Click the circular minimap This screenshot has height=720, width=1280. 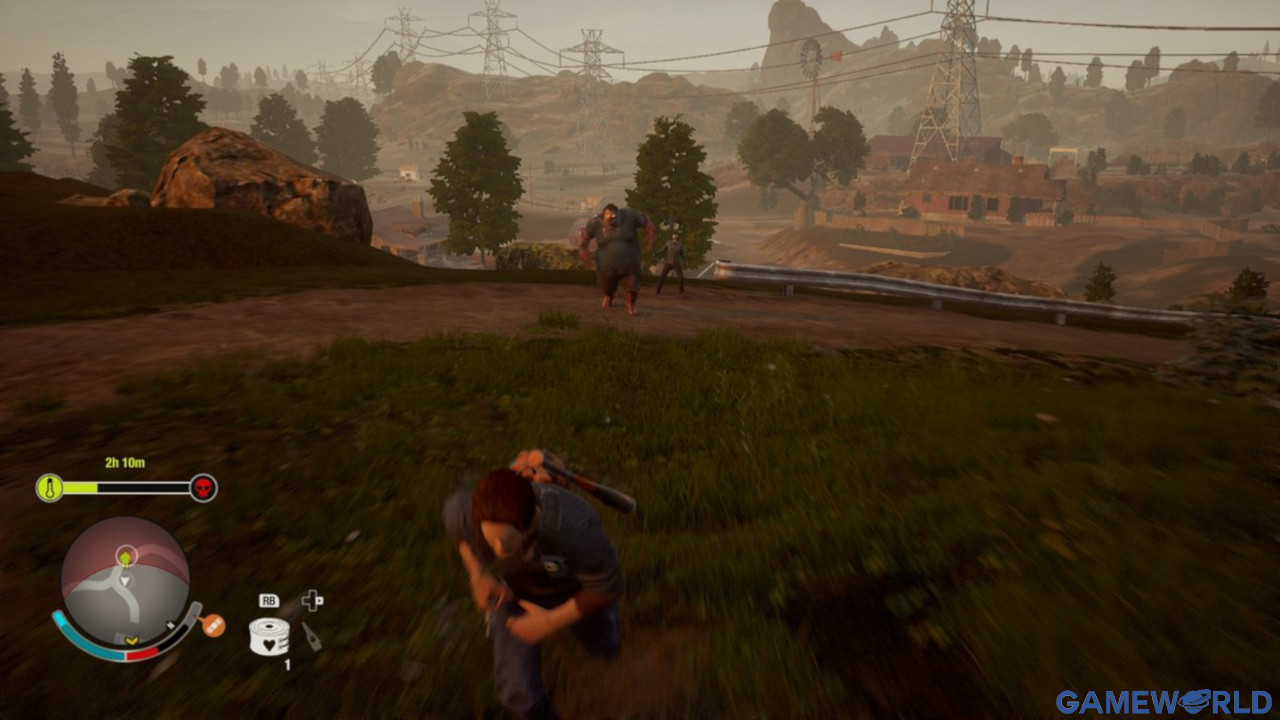125,582
